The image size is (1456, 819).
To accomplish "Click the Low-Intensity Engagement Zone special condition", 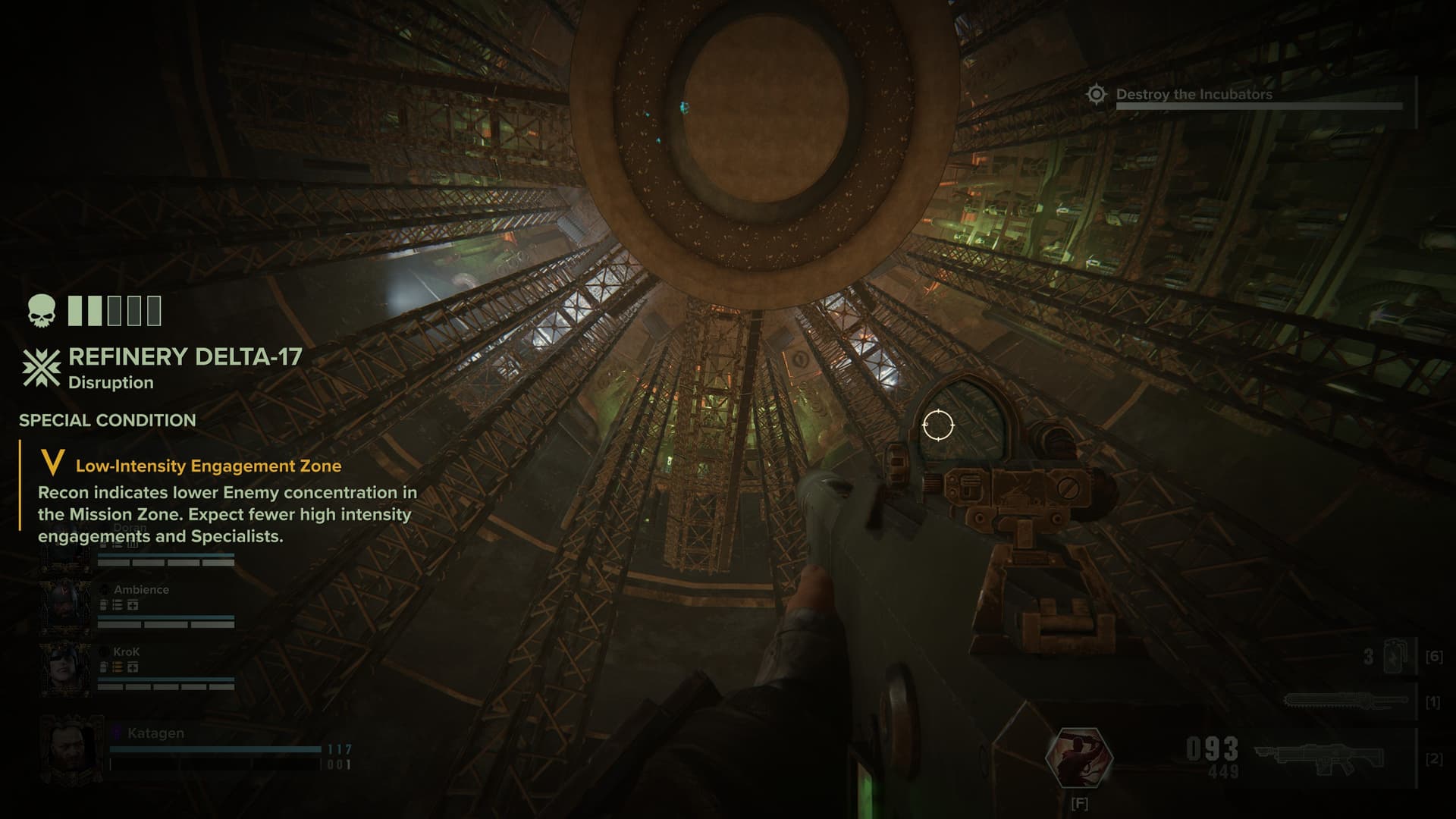I will click(x=208, y=466).
